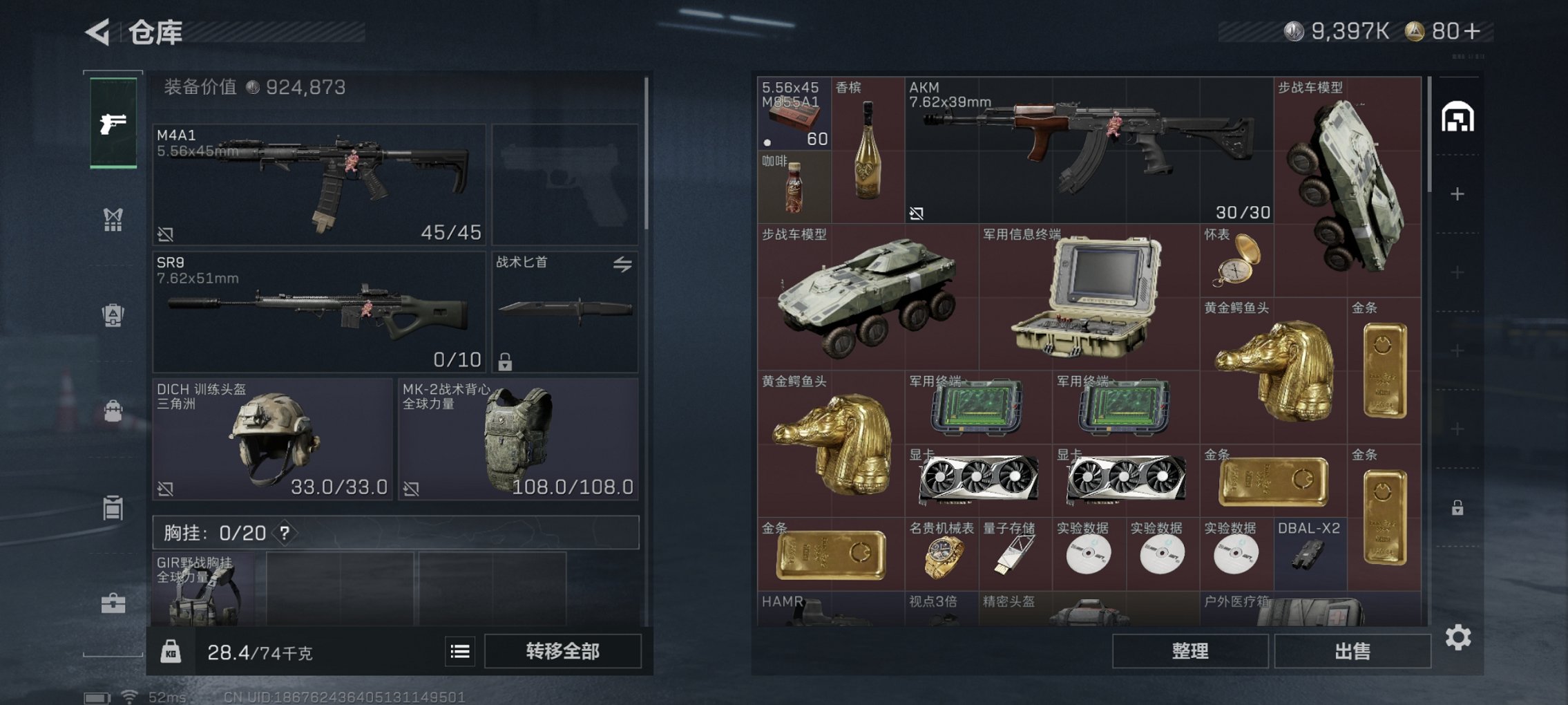Open the safe container icon at sidebar bottom
Image resolution: width=1568 pixels, height=705 pixels.
coord(113,509)
